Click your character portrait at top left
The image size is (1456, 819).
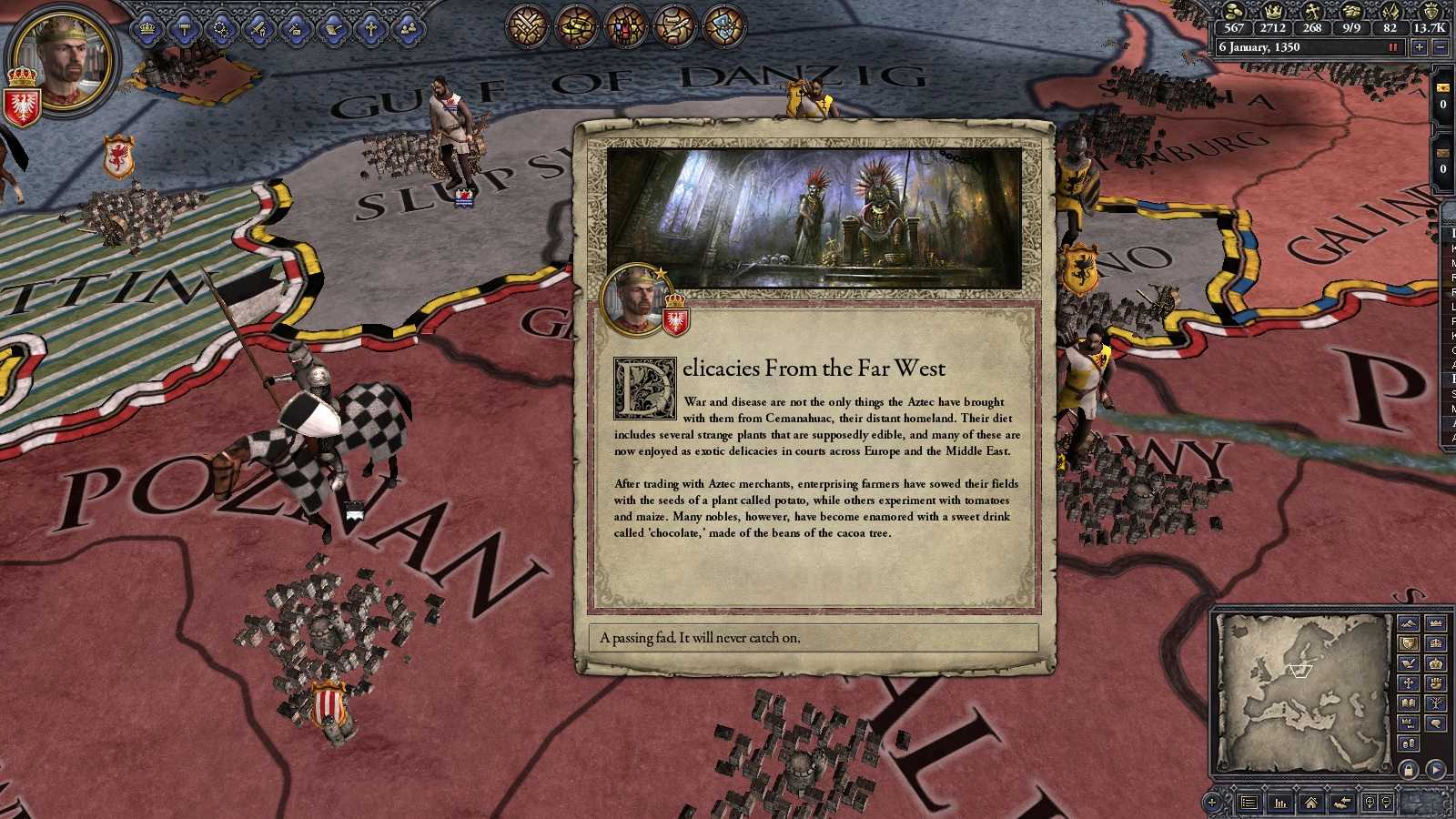point(66,59)
